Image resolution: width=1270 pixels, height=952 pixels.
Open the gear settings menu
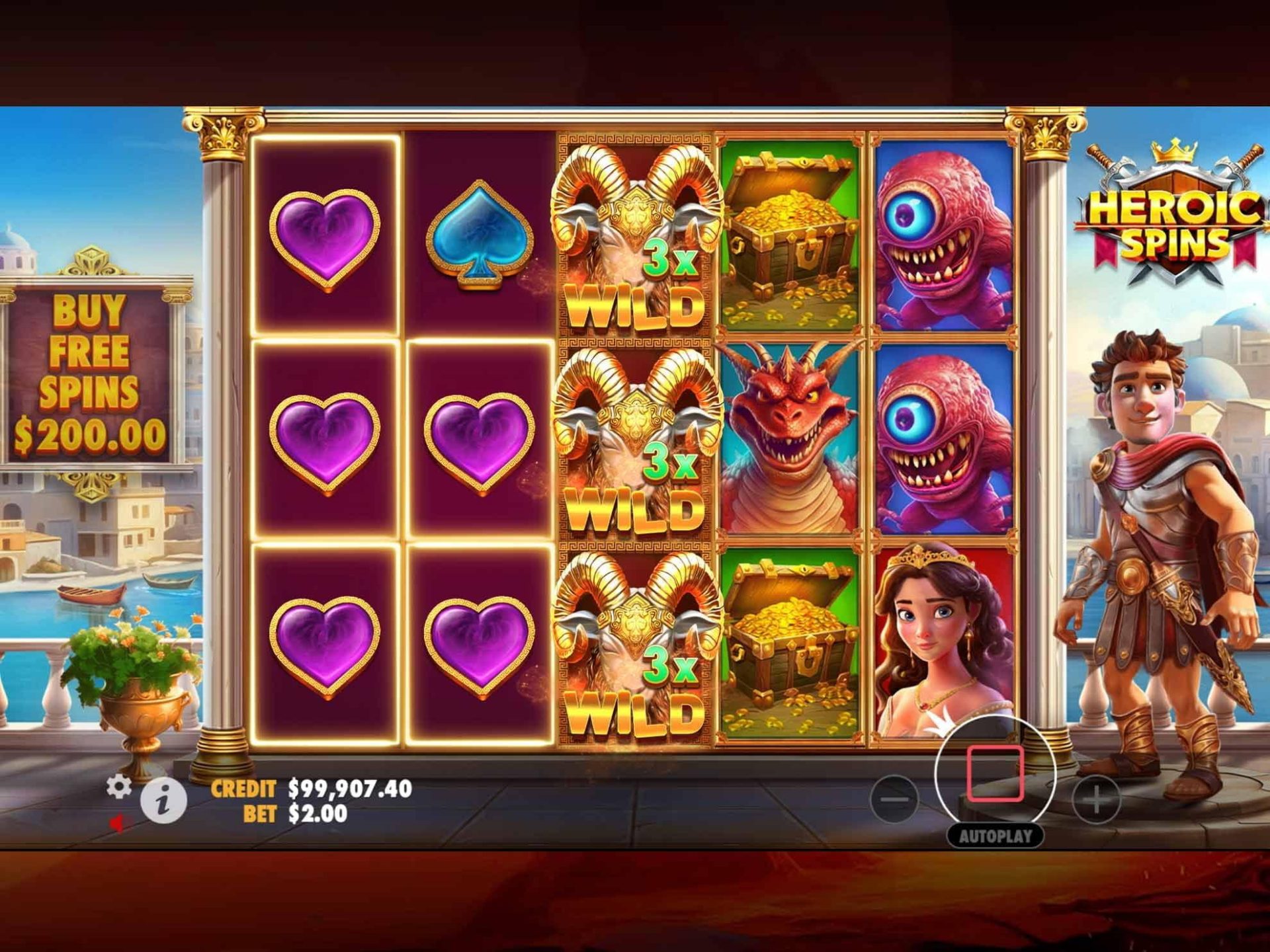pyautogui.click(x=119, y=787)
